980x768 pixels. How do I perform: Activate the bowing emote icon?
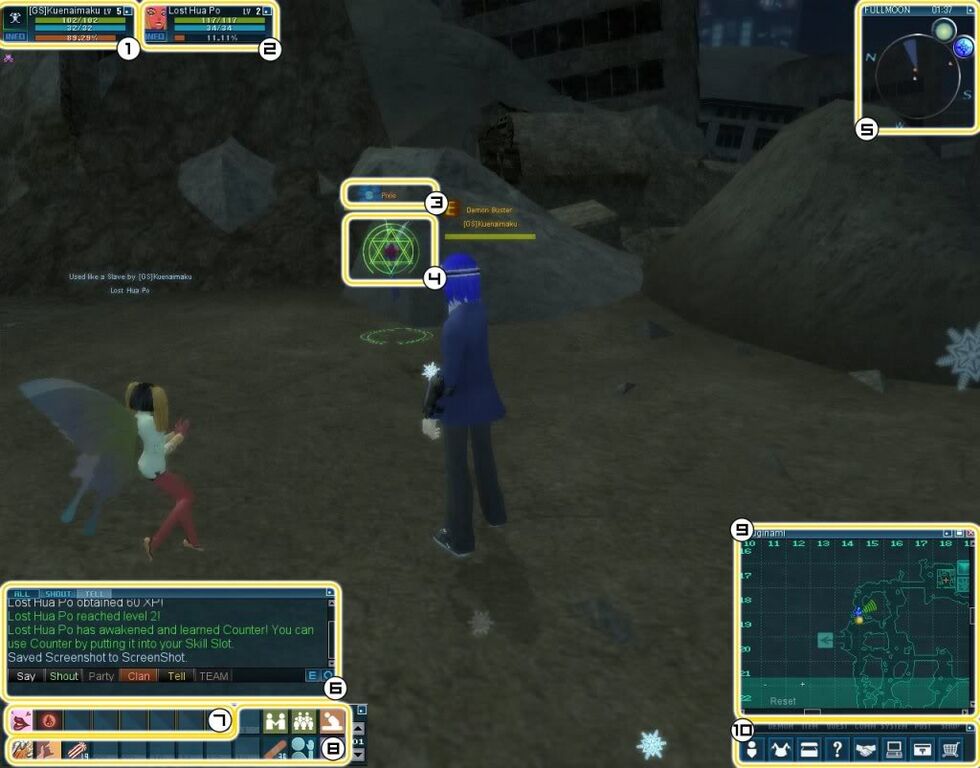(331, 720)
